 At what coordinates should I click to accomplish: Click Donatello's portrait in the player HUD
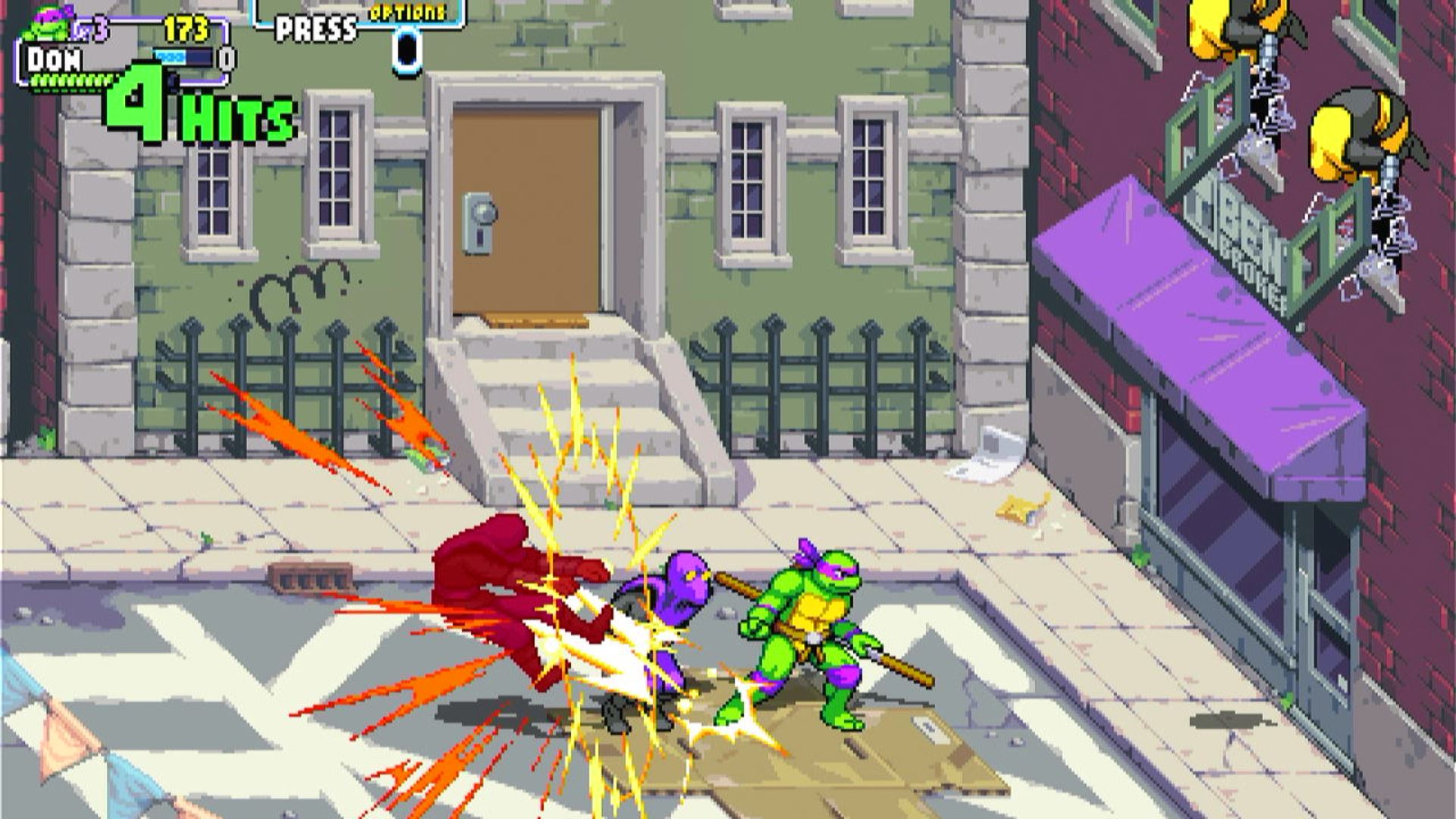tap(47, 24)
